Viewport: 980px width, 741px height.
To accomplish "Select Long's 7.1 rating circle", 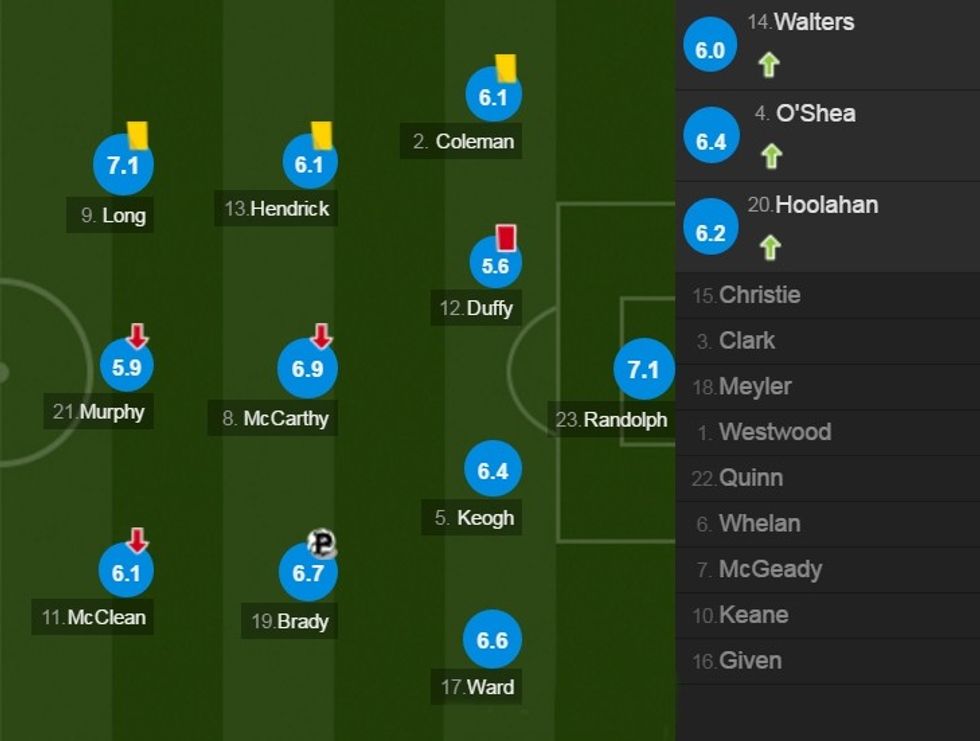I will 123,165.
